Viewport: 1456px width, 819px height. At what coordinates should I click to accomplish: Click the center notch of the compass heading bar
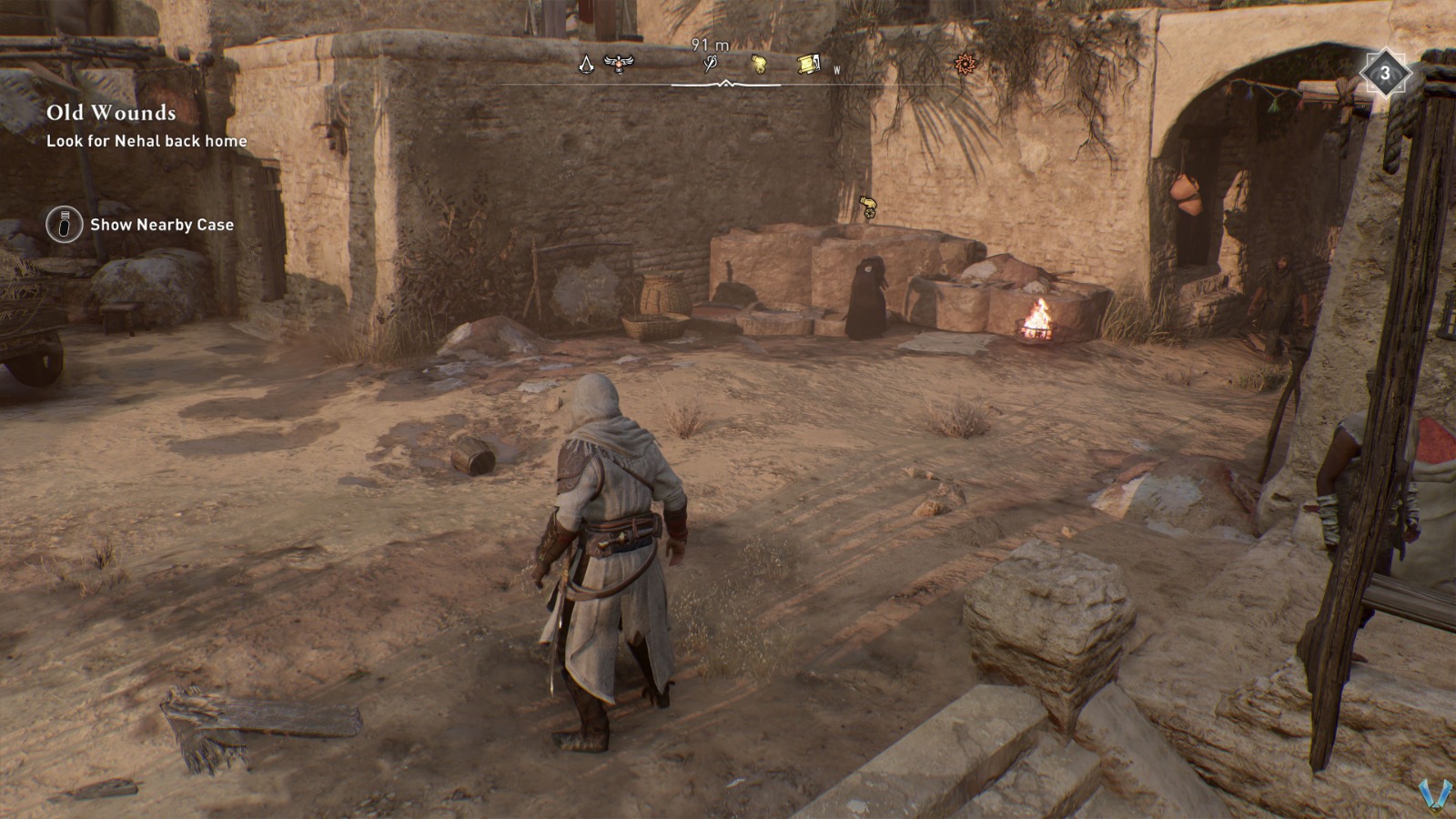725,84
